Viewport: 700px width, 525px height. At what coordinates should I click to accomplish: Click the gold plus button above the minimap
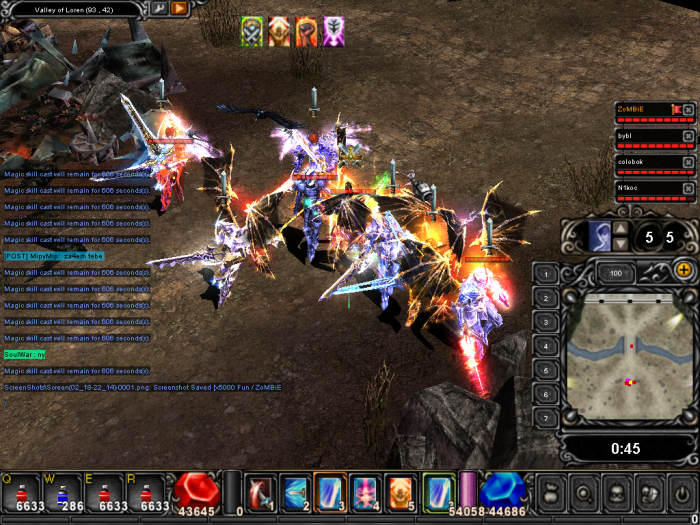tap(684, 270)
